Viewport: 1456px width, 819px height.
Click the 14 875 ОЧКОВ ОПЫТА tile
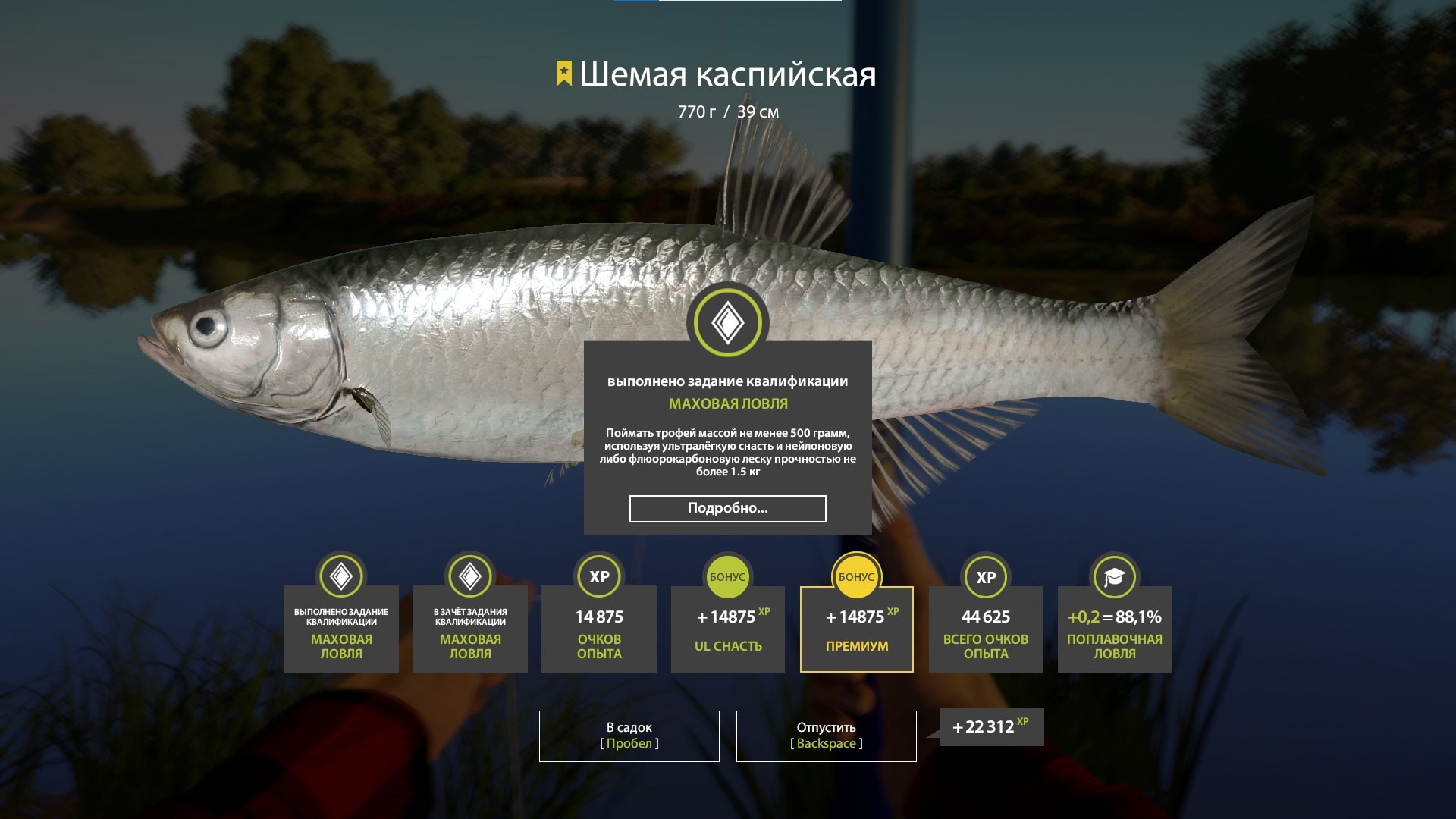click(599, 629)
